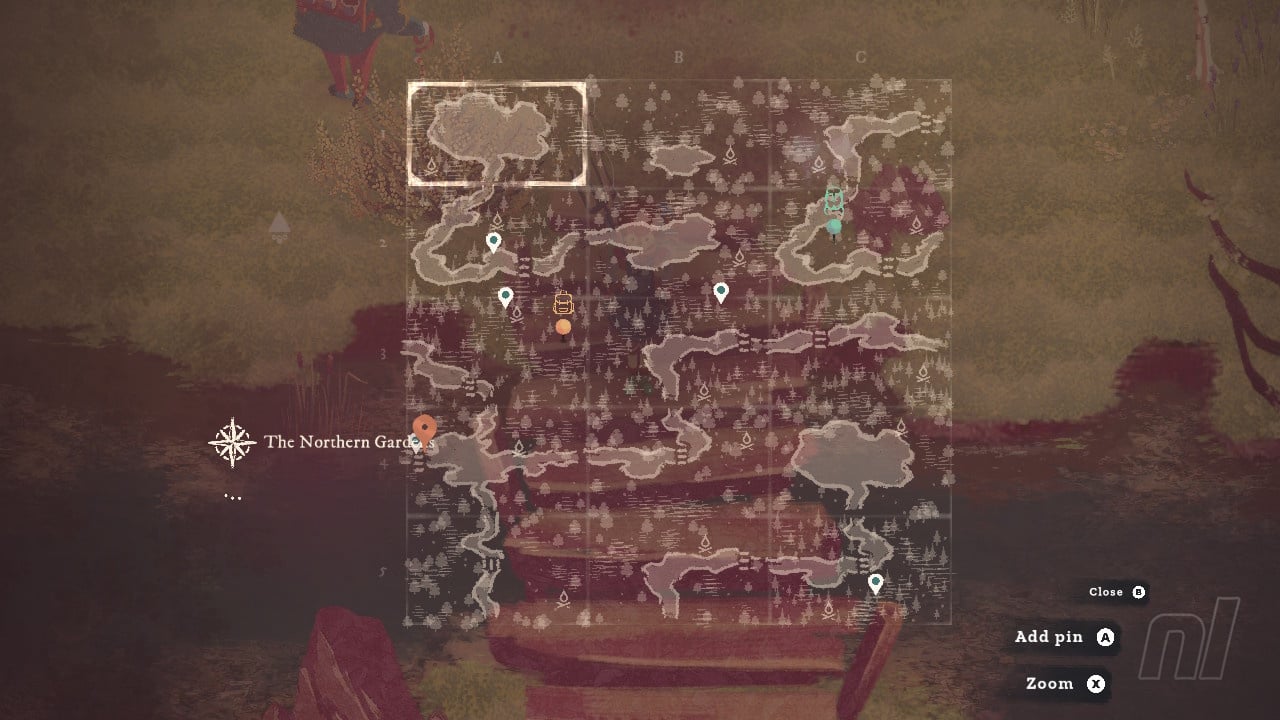Screen dimensions: 1280x720
Task: Click the teal backpack marker on the map
Action: [x=834, y=201]
